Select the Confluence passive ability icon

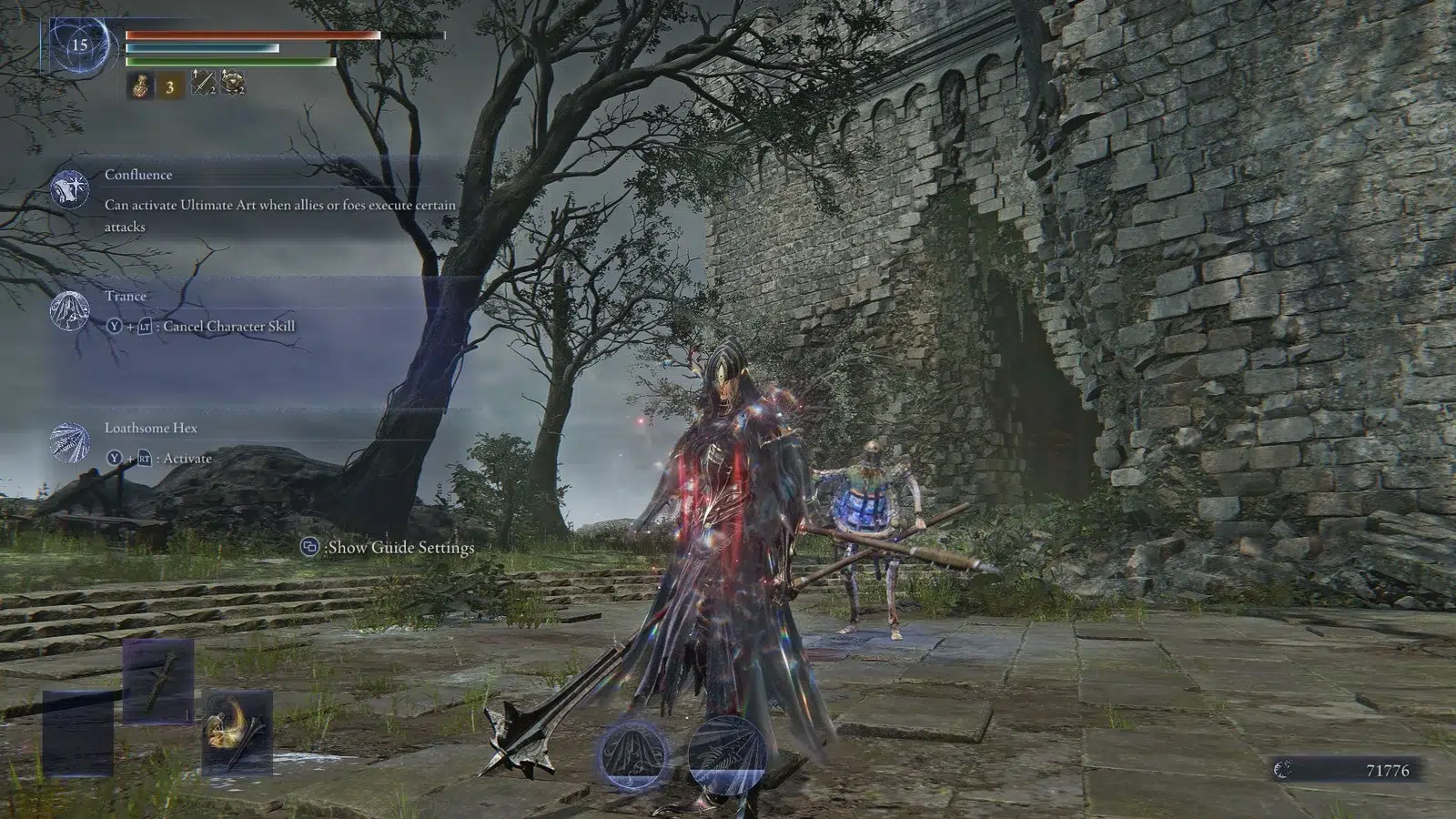(70, 189)
